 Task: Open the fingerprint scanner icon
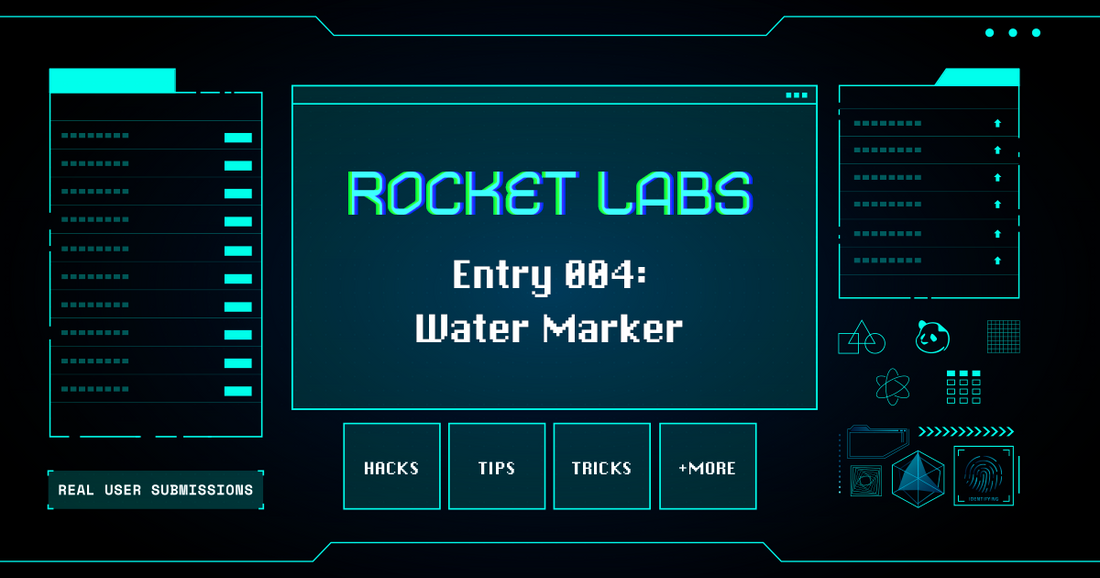tap(983, 475)
